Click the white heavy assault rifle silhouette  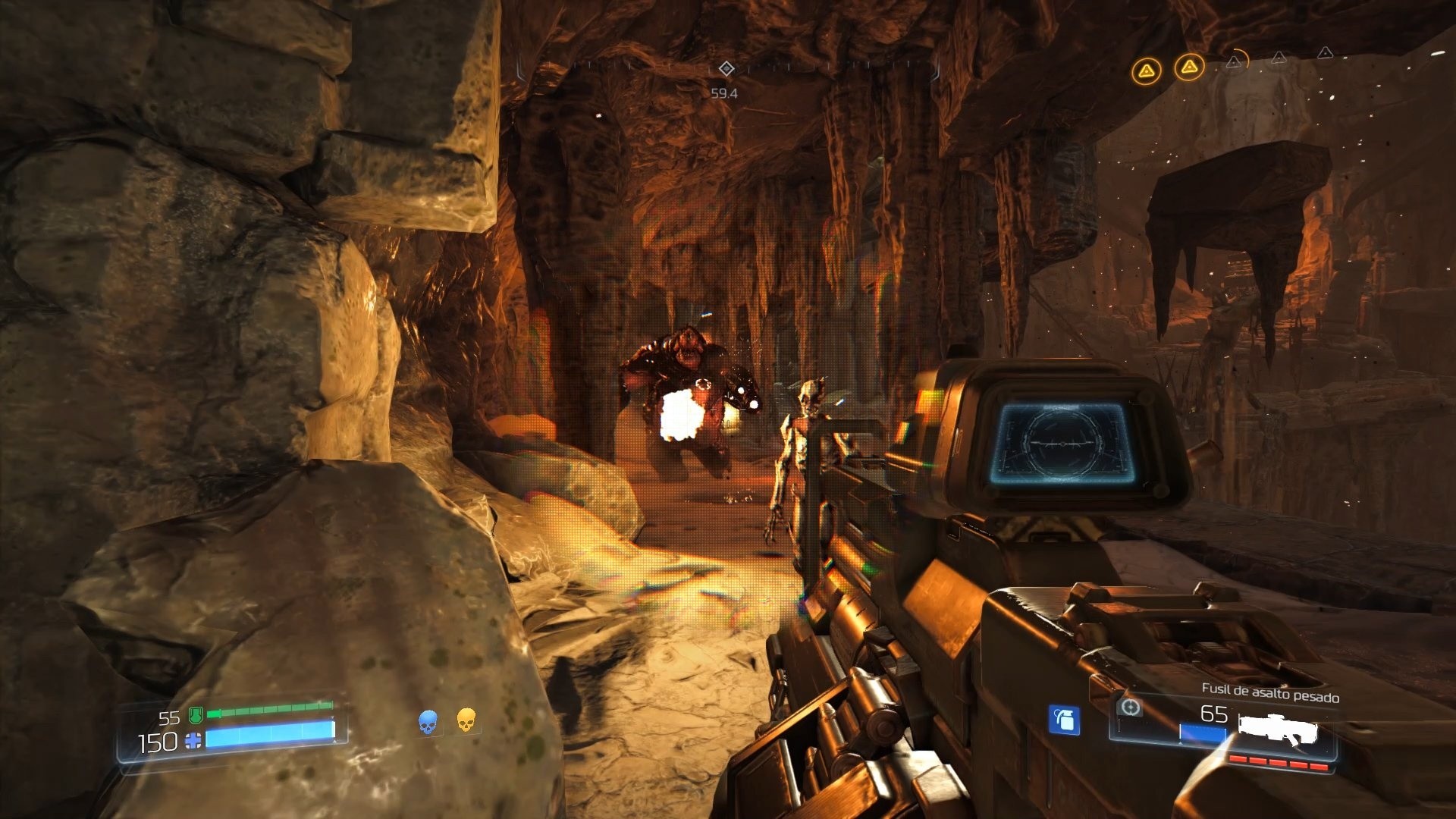pos(1279,730)
